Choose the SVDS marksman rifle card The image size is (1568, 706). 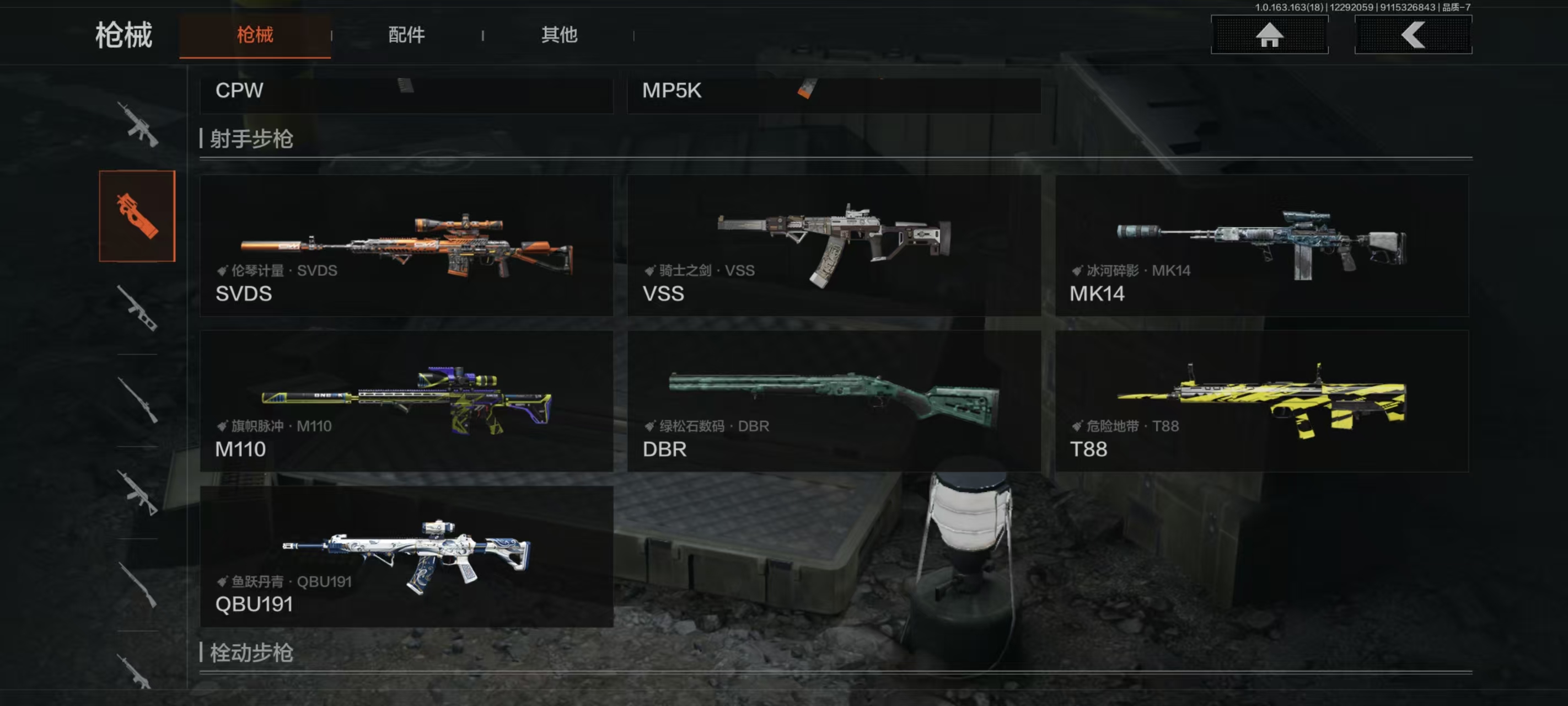pyautogui.click(x=406, y=245)
